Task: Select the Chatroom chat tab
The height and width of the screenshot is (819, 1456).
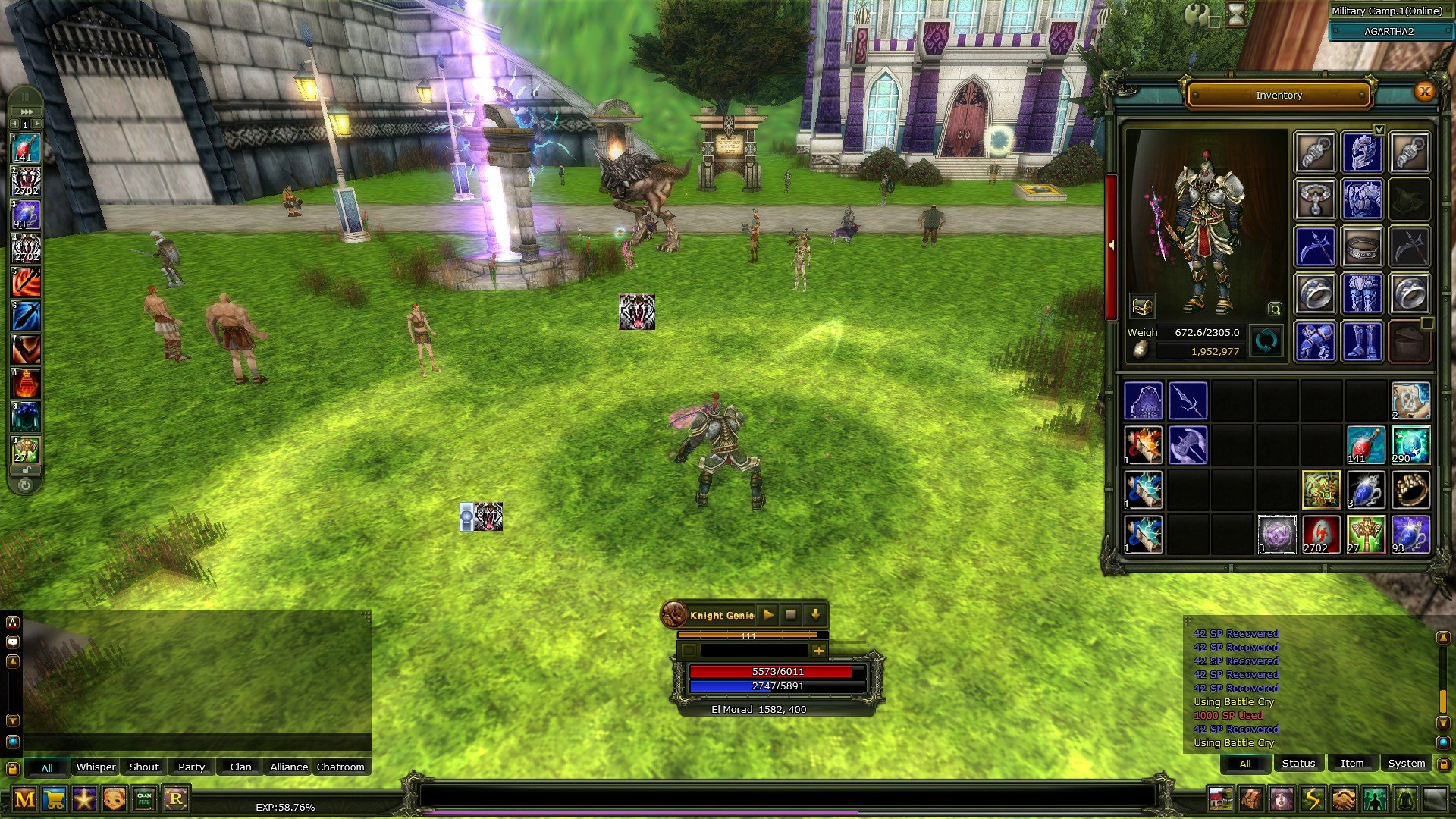Action: (x=340, y=767)
